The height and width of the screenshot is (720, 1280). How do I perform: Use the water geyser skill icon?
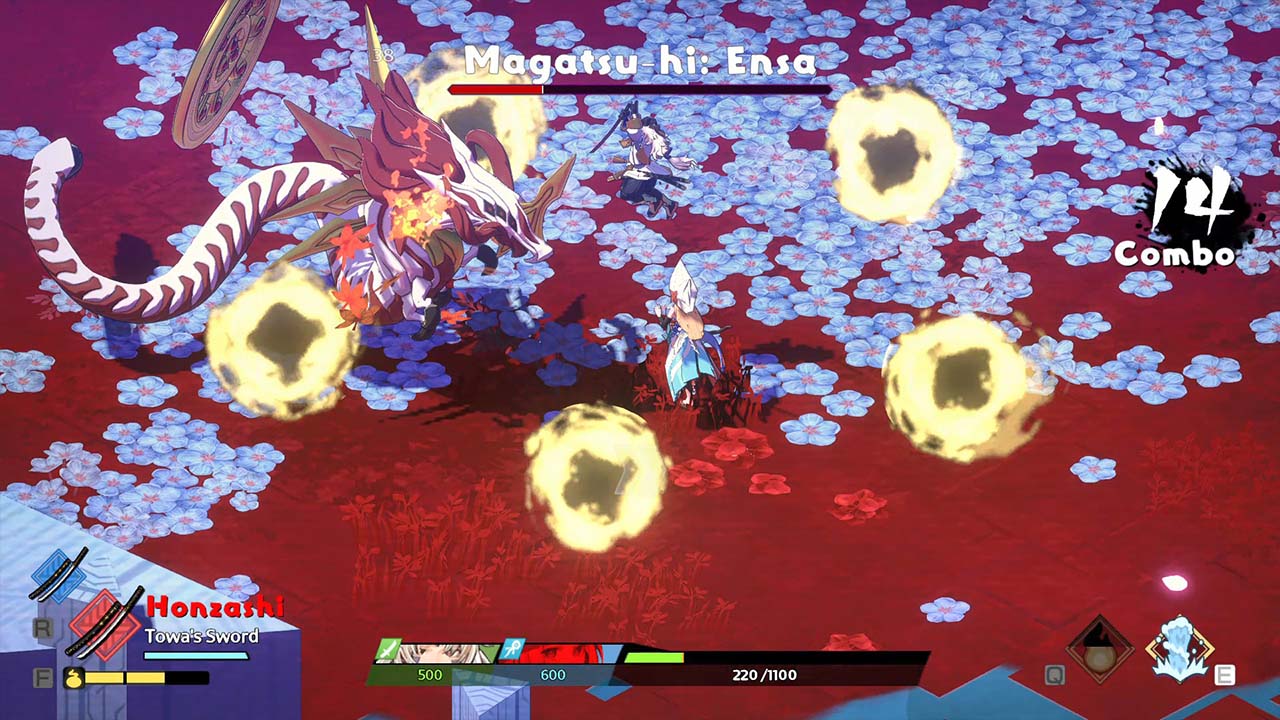1180,648
